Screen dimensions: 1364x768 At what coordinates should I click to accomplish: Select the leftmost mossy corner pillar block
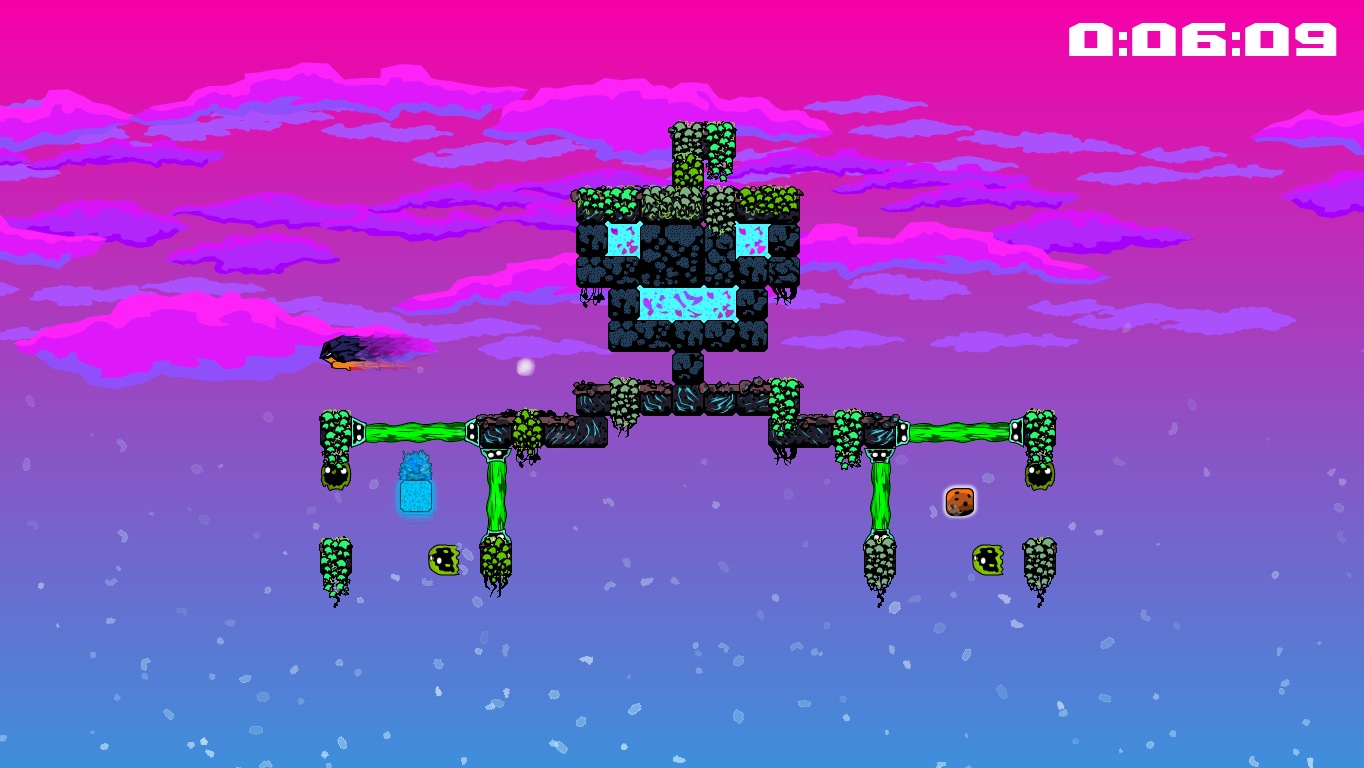pyautogui.click(x=336, y=428)
